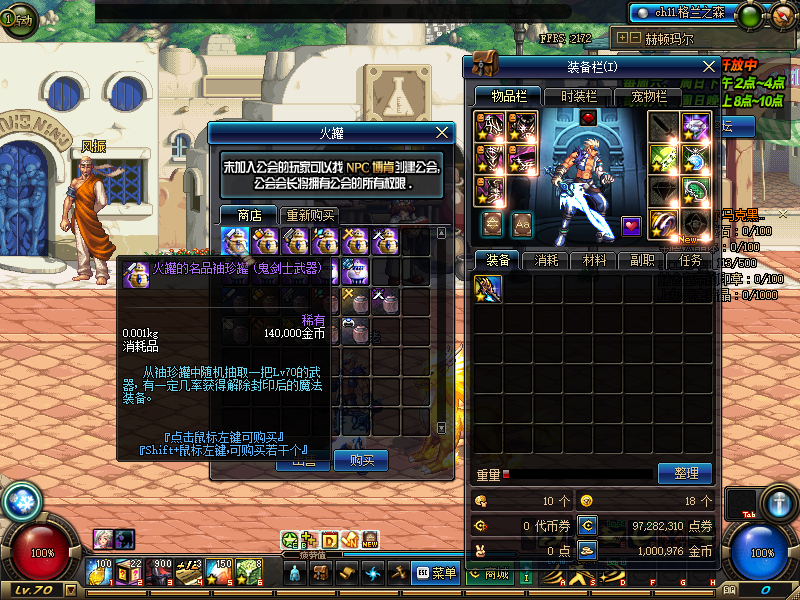Click the heart icon under the character portrait

[631, 225]
